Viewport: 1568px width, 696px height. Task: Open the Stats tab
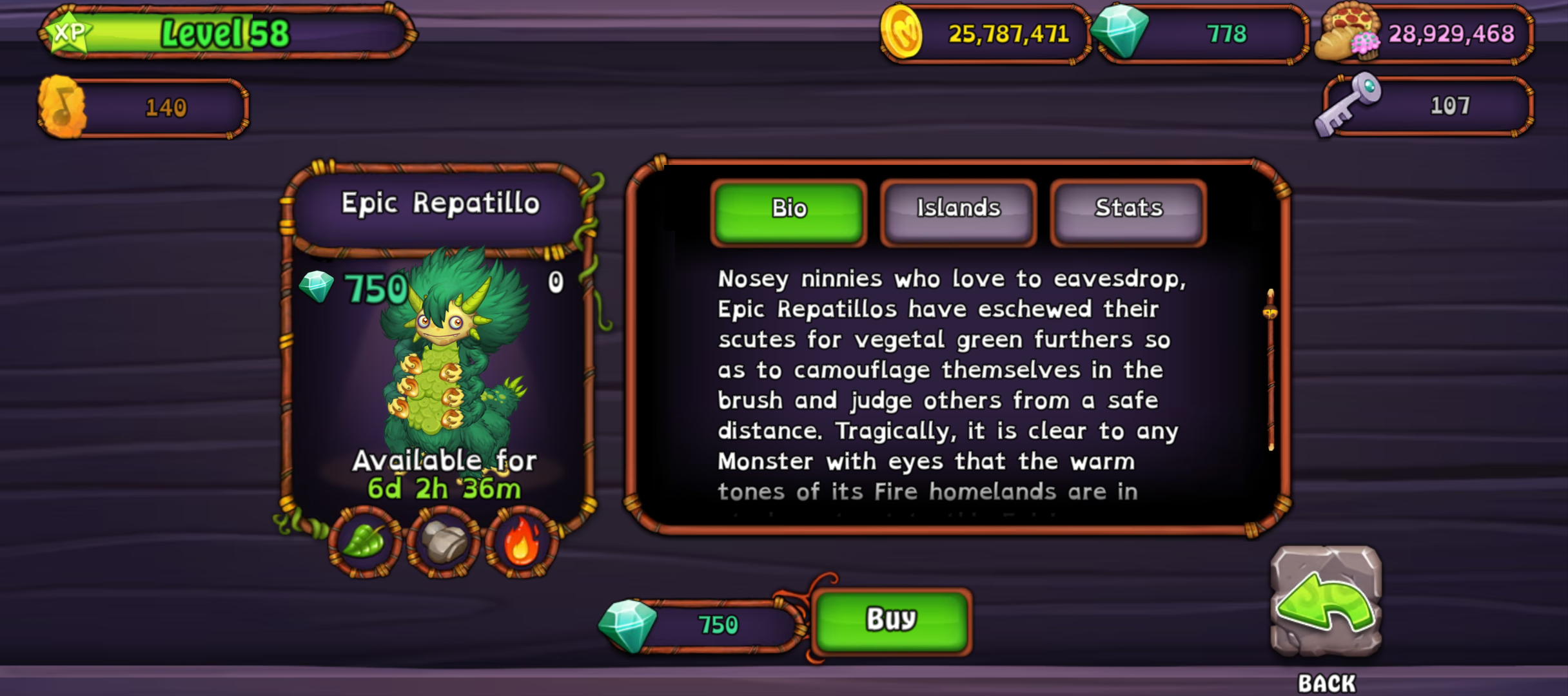1128,209
